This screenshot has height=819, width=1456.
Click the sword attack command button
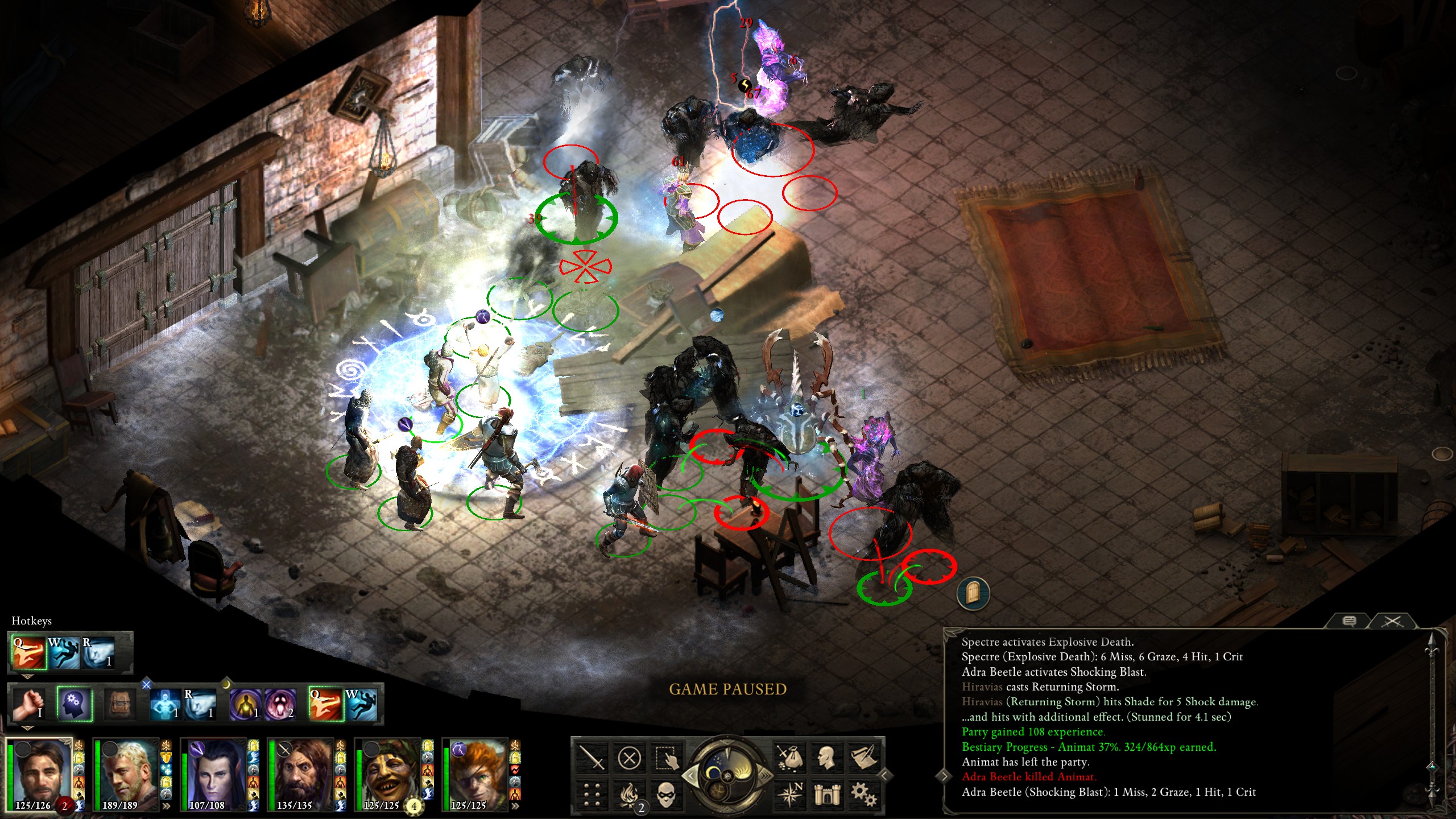click(x=591, y=758)
